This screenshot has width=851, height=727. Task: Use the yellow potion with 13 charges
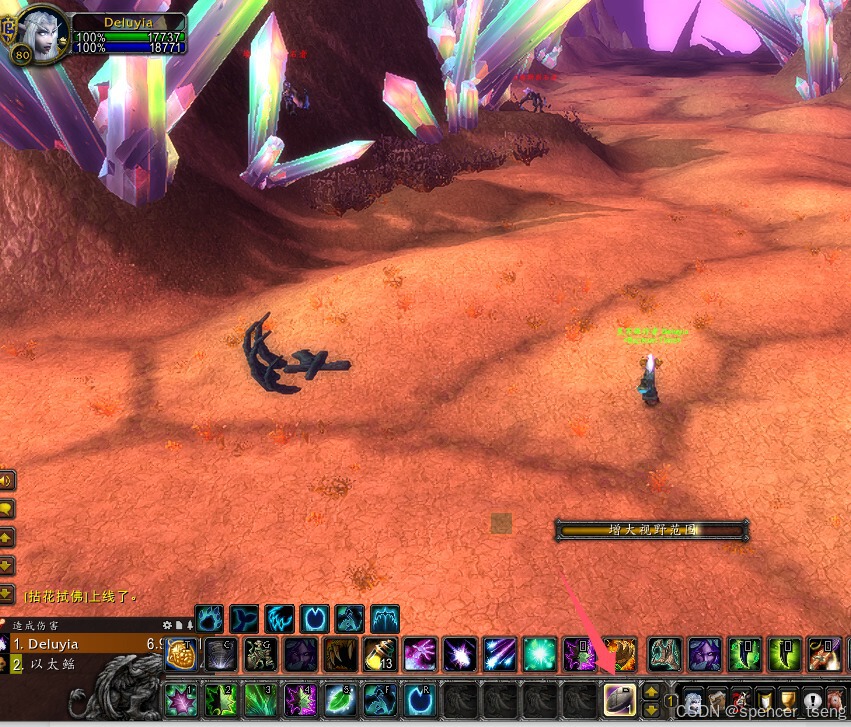coord(380,655)
